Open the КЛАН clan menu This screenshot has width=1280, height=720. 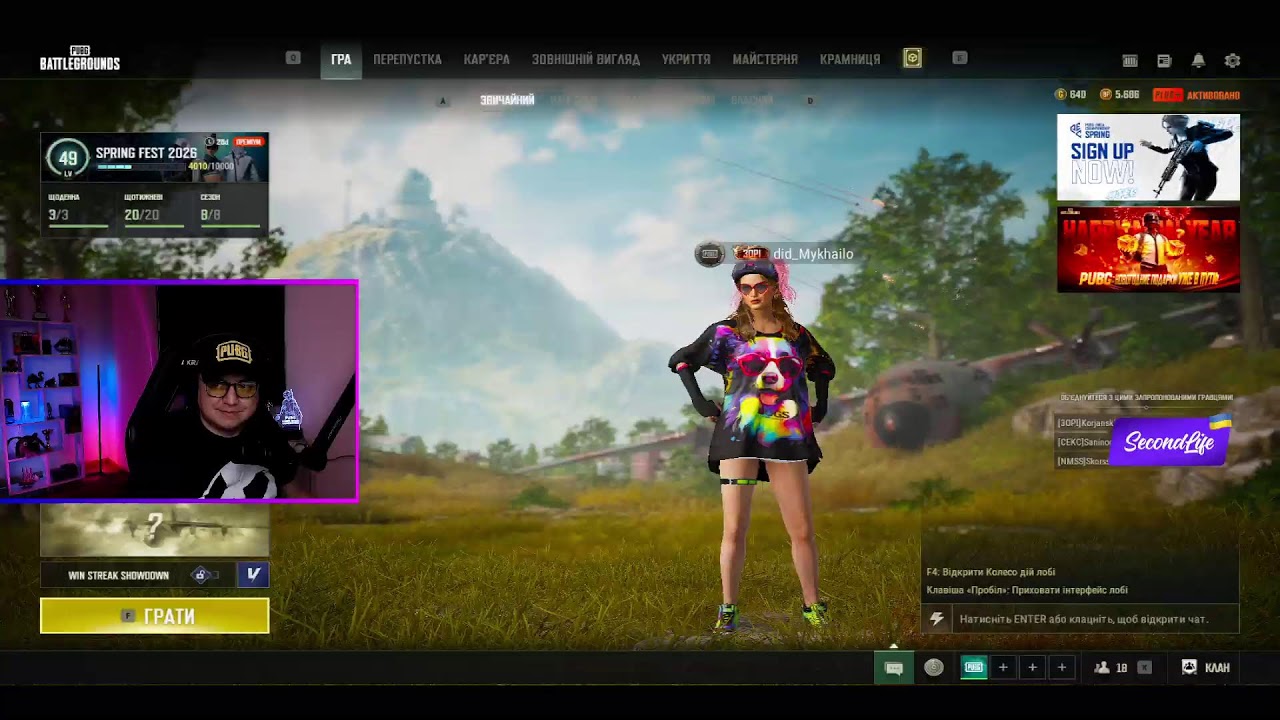[1206, 667]
